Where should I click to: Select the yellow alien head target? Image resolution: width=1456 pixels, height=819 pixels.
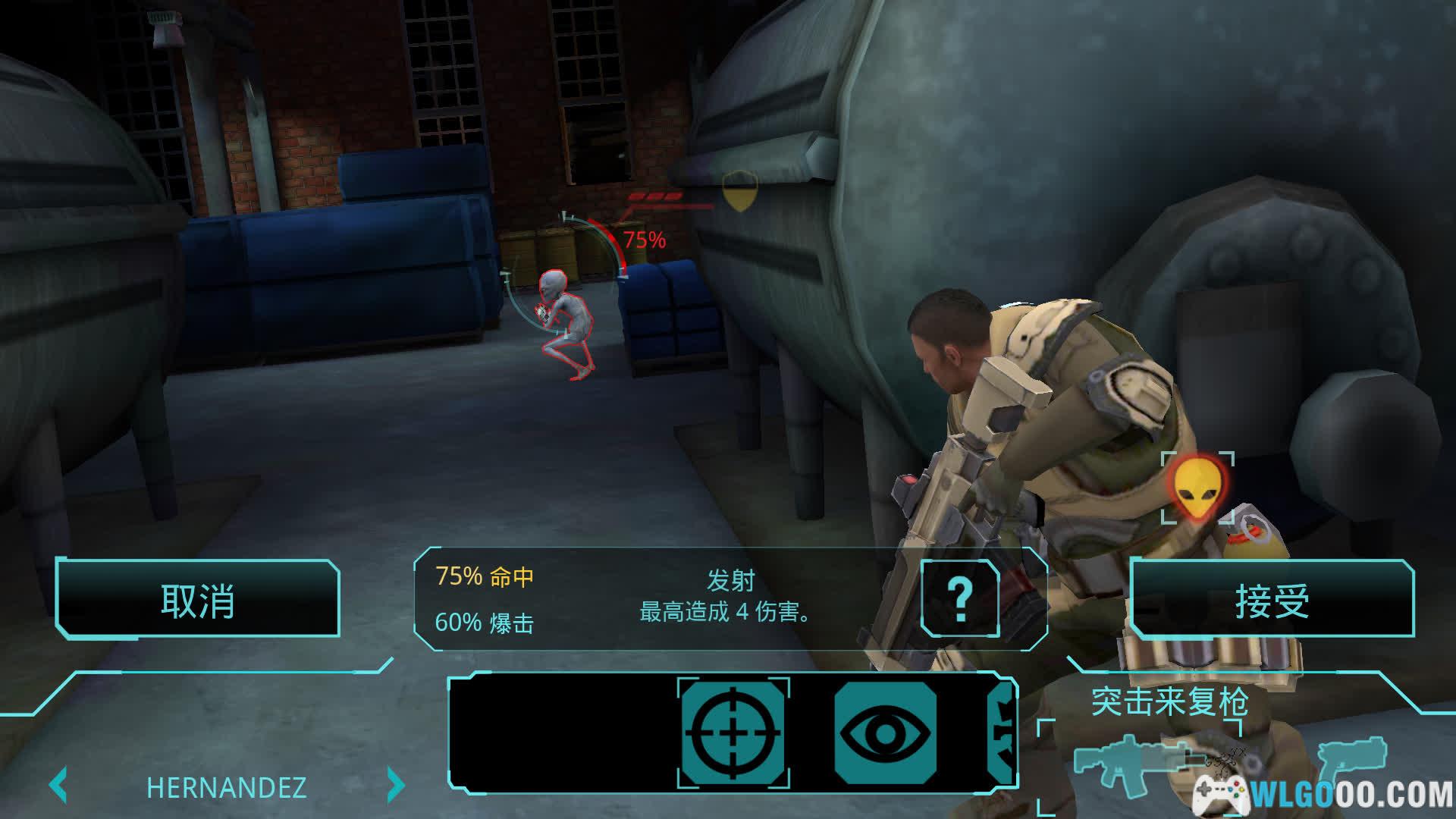[x=1197, y=488]
